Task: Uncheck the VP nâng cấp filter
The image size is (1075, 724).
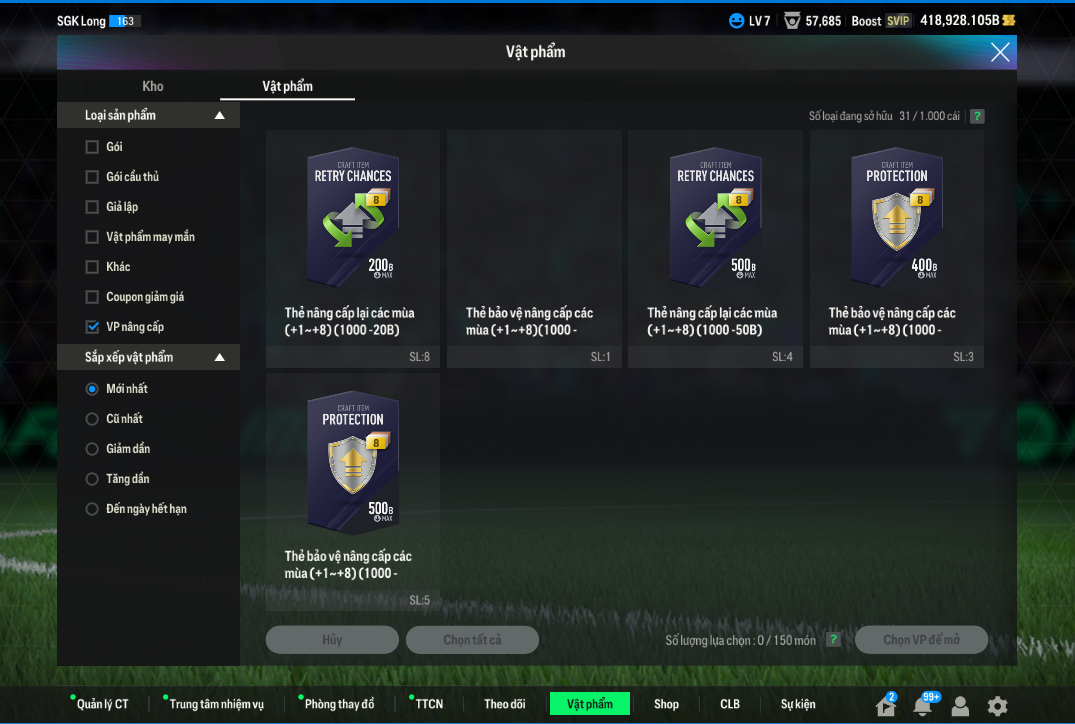Action: (92, 327)
